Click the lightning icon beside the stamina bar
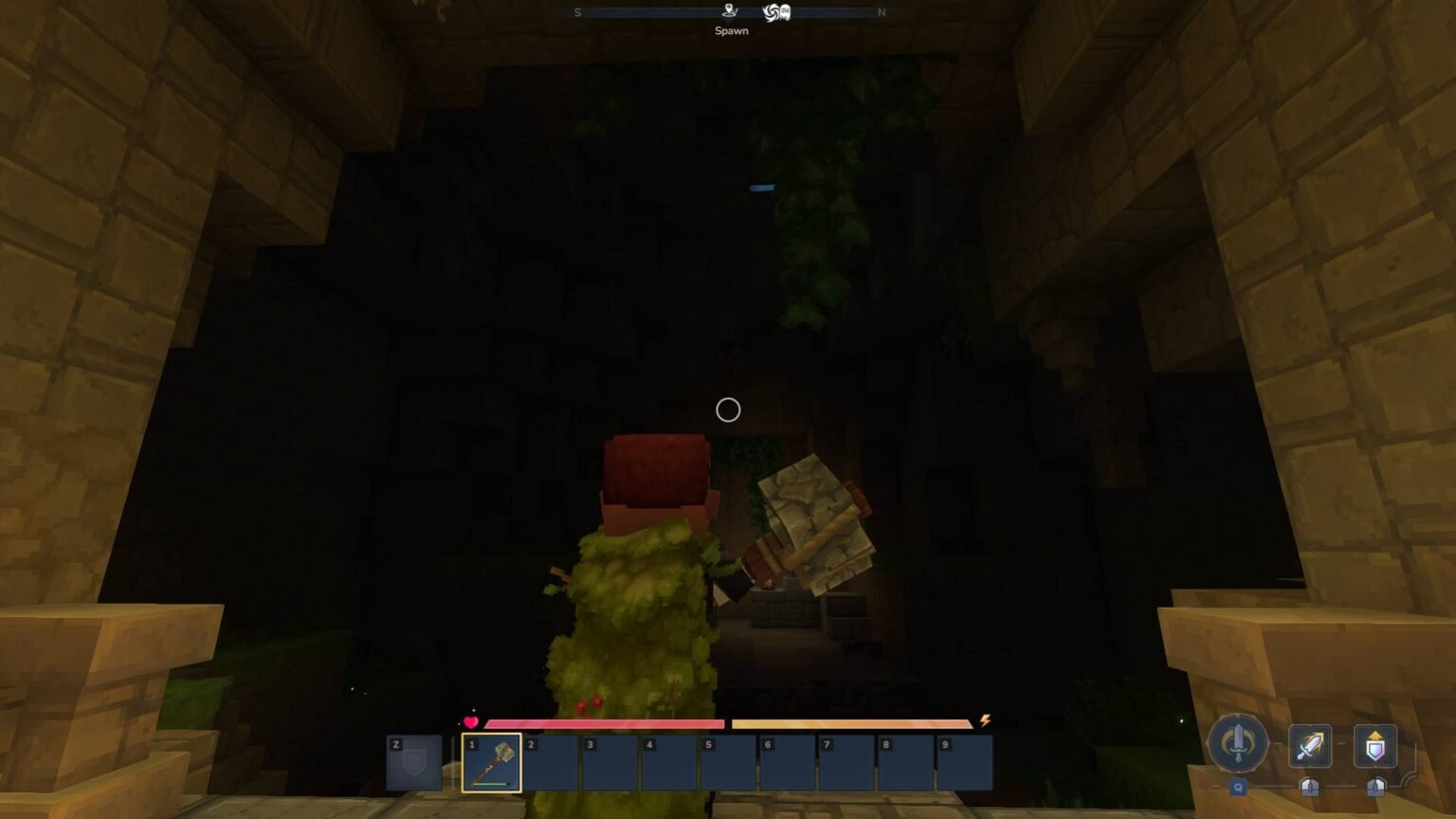 (x=986, y=722)
